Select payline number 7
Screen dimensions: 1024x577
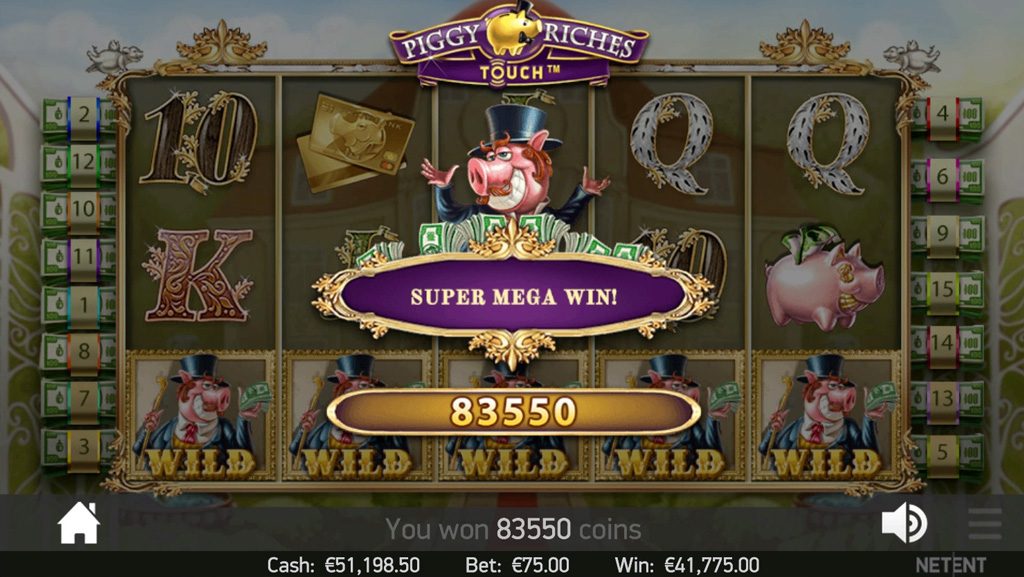(x=82, y=398)
